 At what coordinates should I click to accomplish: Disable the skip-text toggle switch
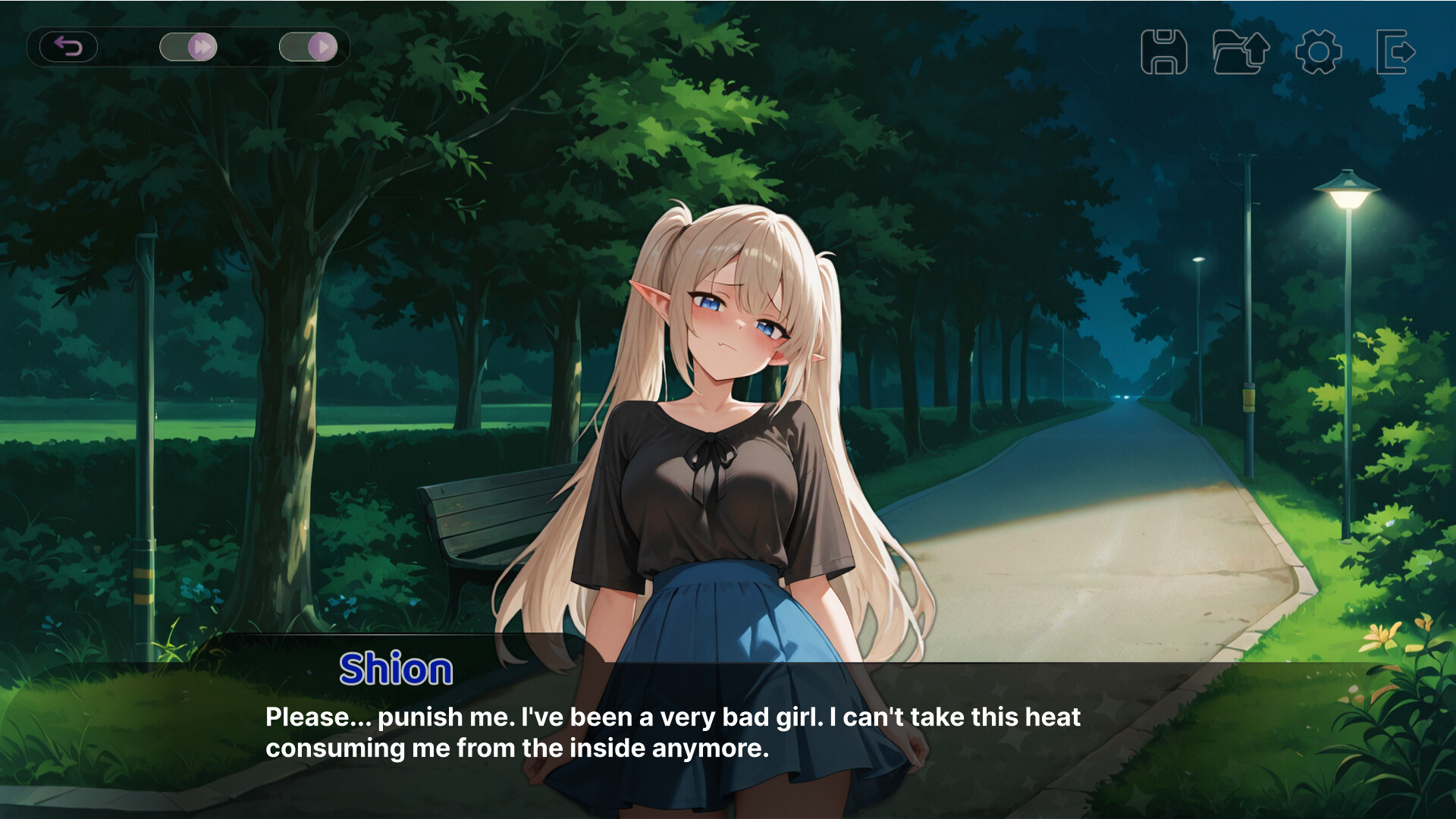click(188, 46)
